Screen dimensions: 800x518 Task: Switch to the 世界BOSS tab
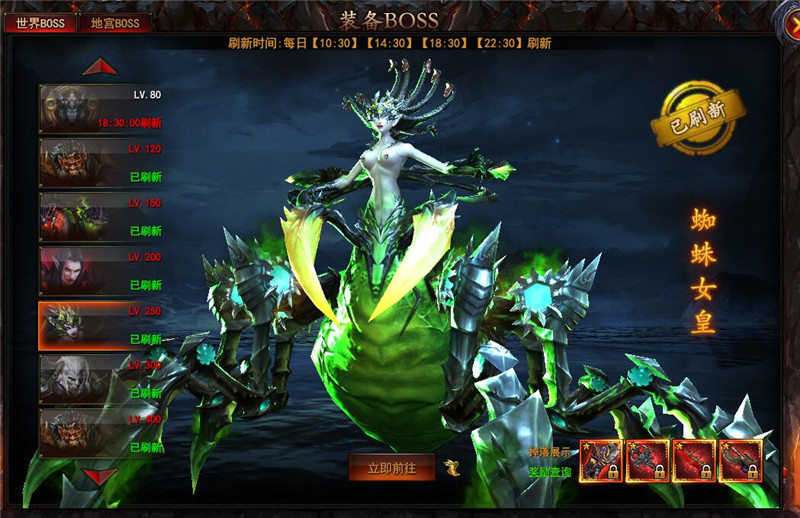[x=40, y=23]
